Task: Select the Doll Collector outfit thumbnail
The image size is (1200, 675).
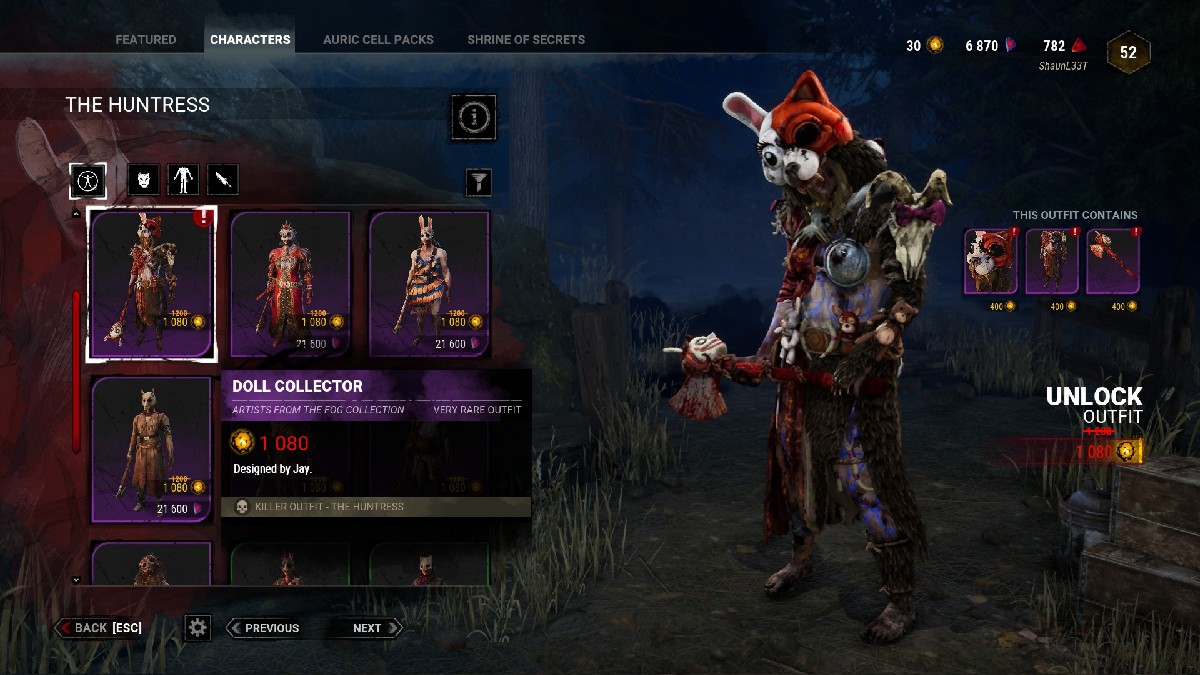Action: [x=151, y=284]
